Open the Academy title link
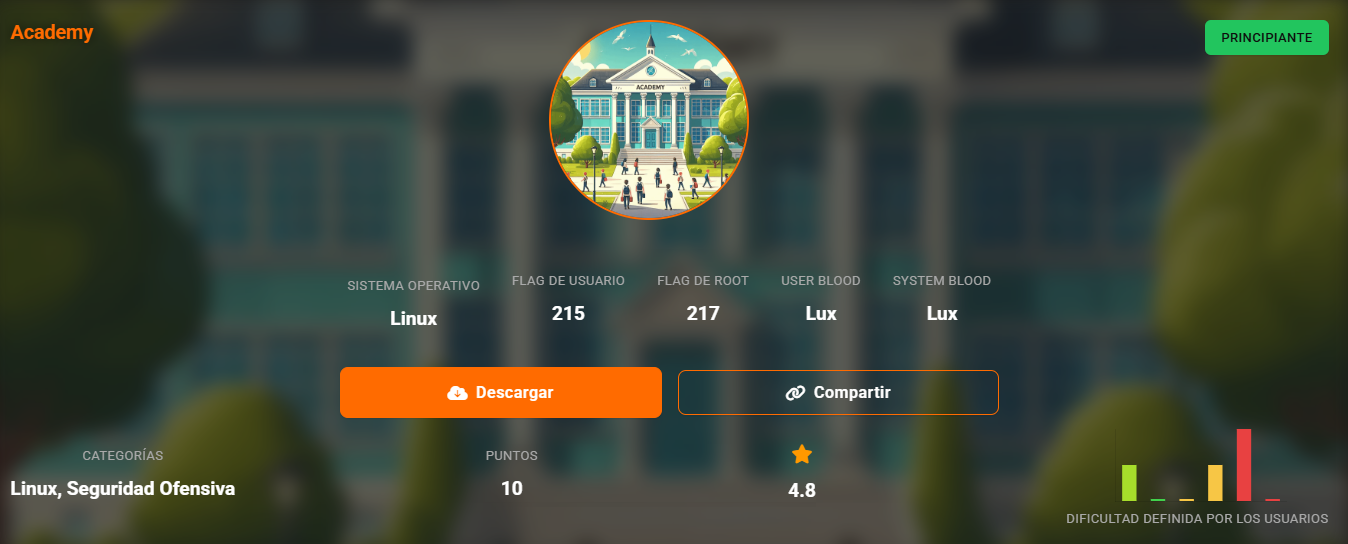The width and height of the screenshot is (1348, 544). point(52,32)
